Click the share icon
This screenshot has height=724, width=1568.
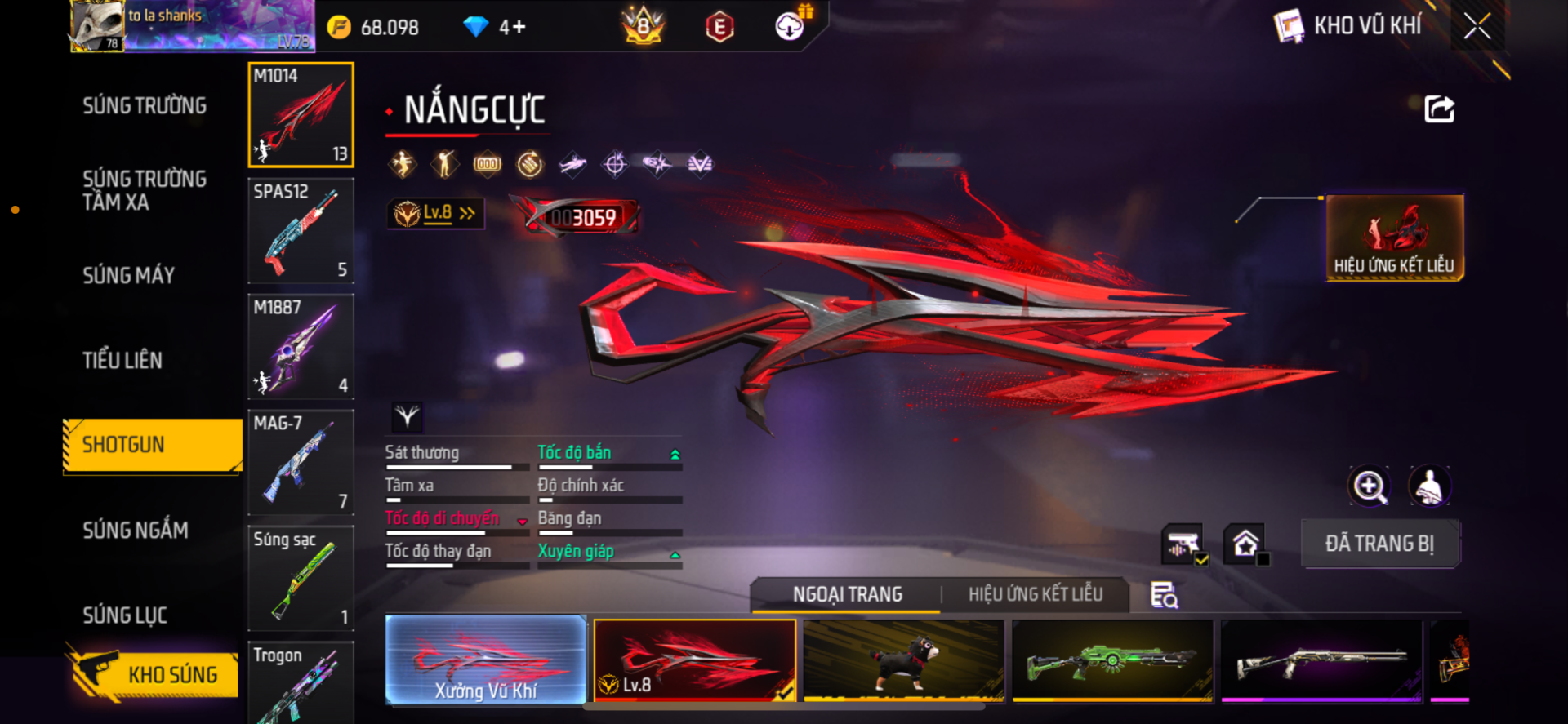click(1439, 109)
